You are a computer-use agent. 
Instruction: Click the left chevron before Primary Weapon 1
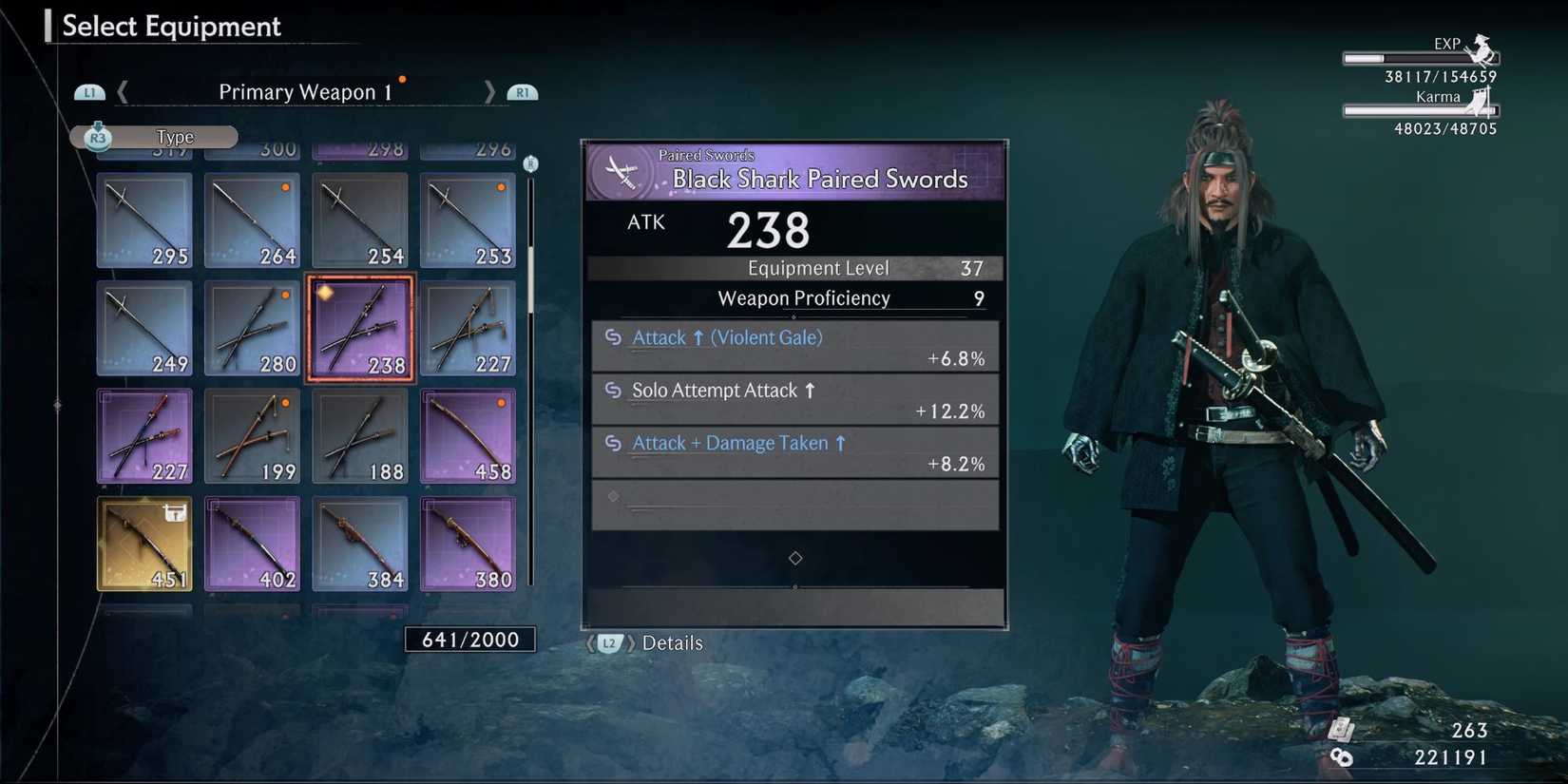pos(123,91)
